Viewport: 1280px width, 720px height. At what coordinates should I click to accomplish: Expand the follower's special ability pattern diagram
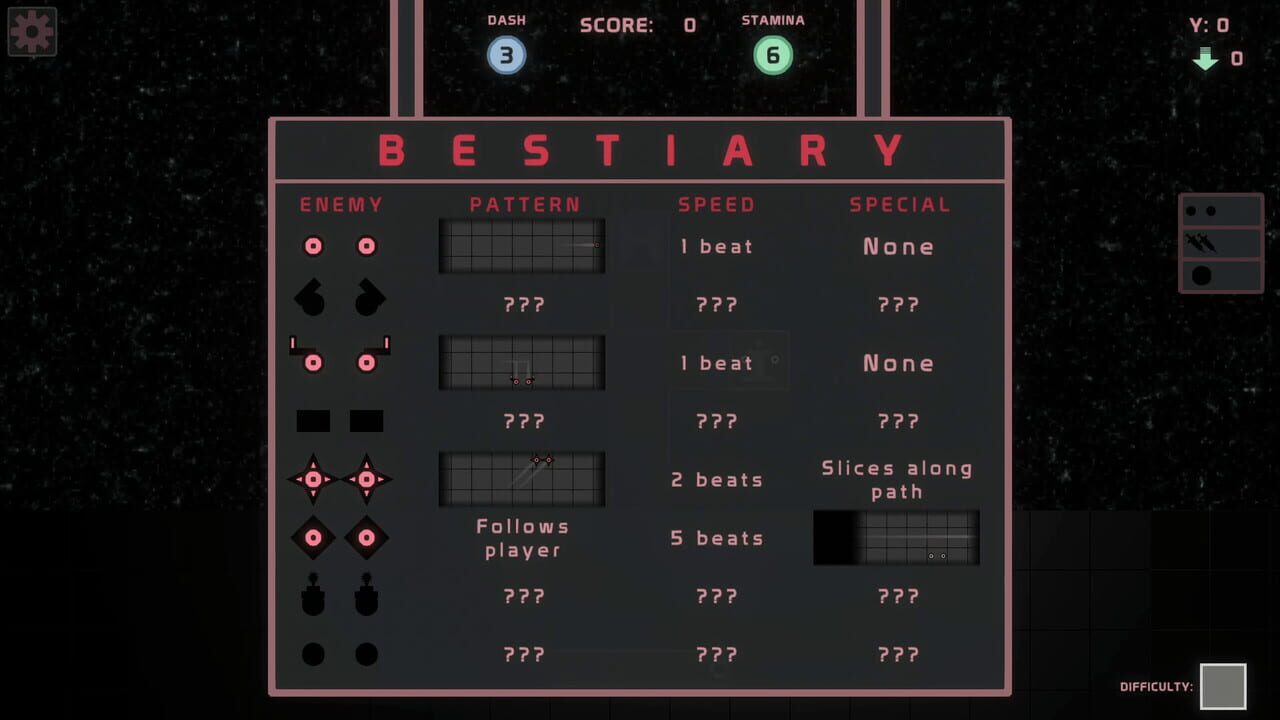(895, 537)
